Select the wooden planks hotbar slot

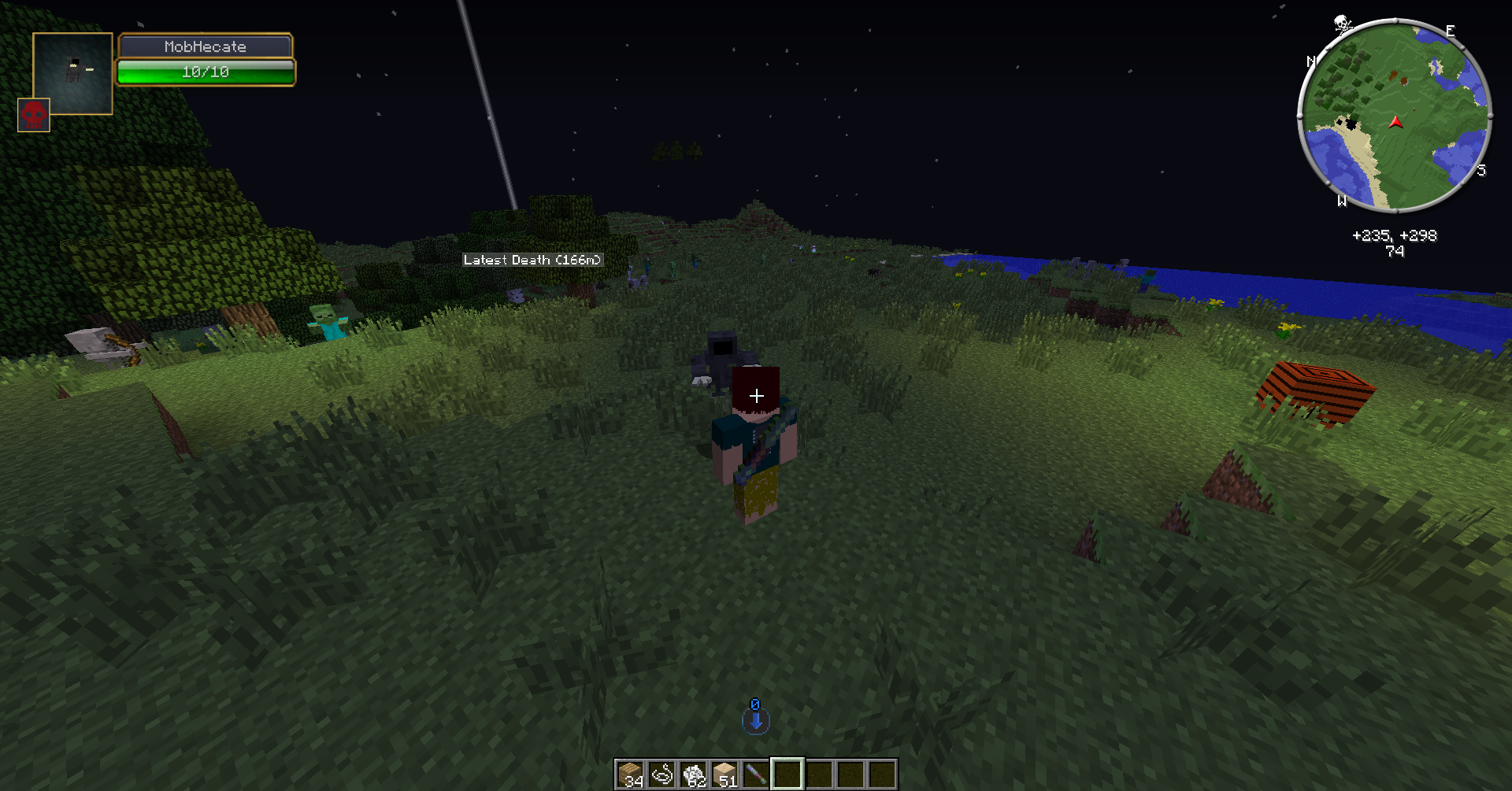[x=630, y=774]
